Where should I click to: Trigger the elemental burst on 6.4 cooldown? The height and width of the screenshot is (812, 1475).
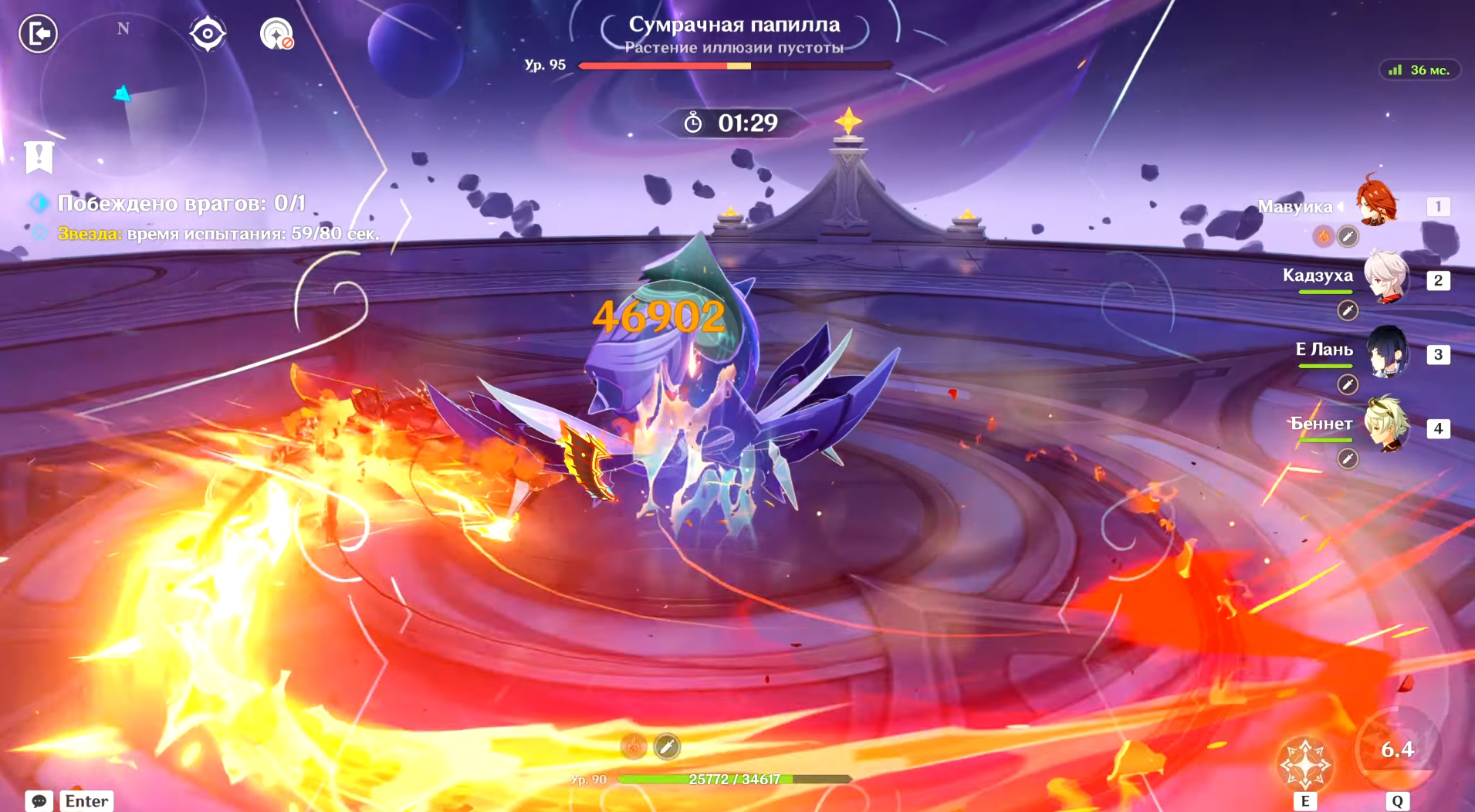click(x=1397, y=749)
